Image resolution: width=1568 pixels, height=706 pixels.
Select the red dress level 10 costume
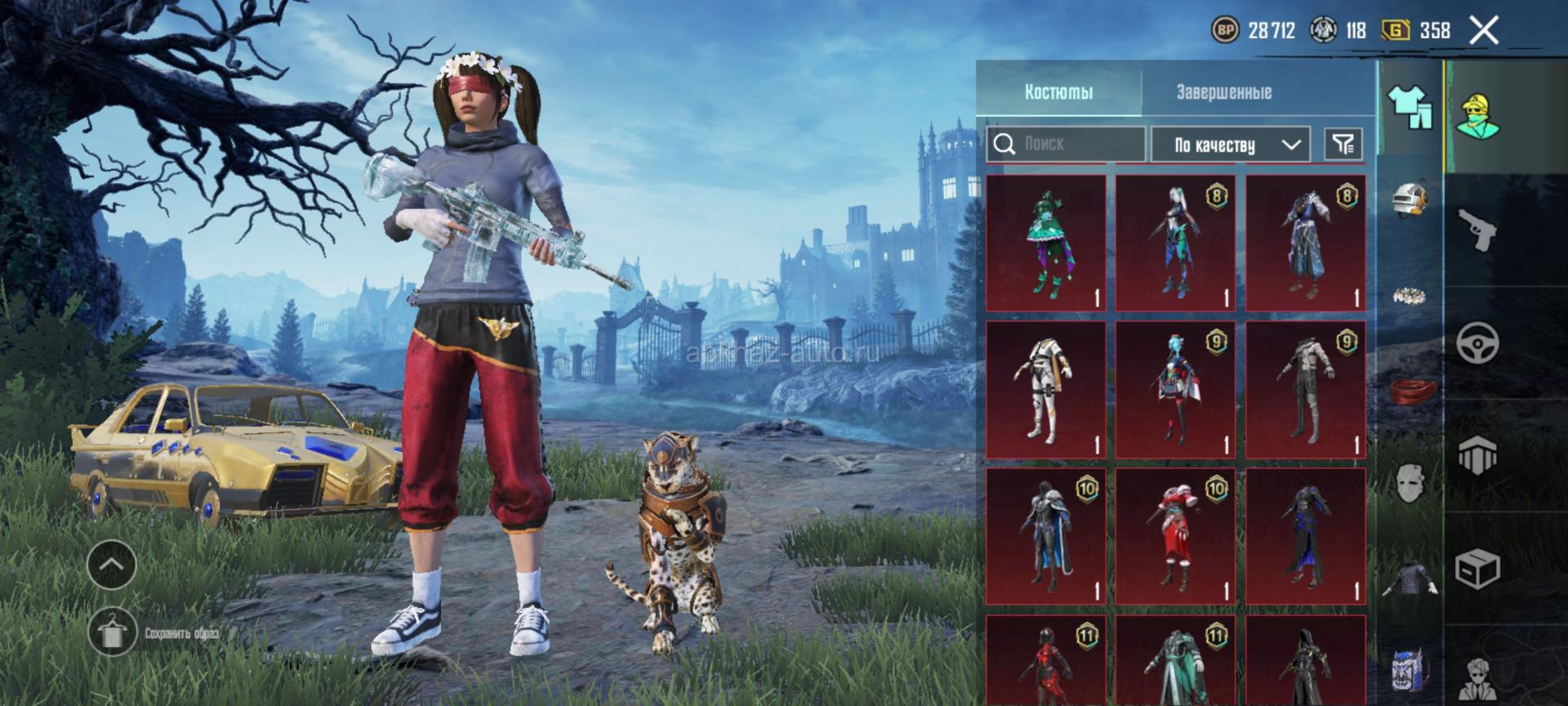click(x=1175, y=536)
